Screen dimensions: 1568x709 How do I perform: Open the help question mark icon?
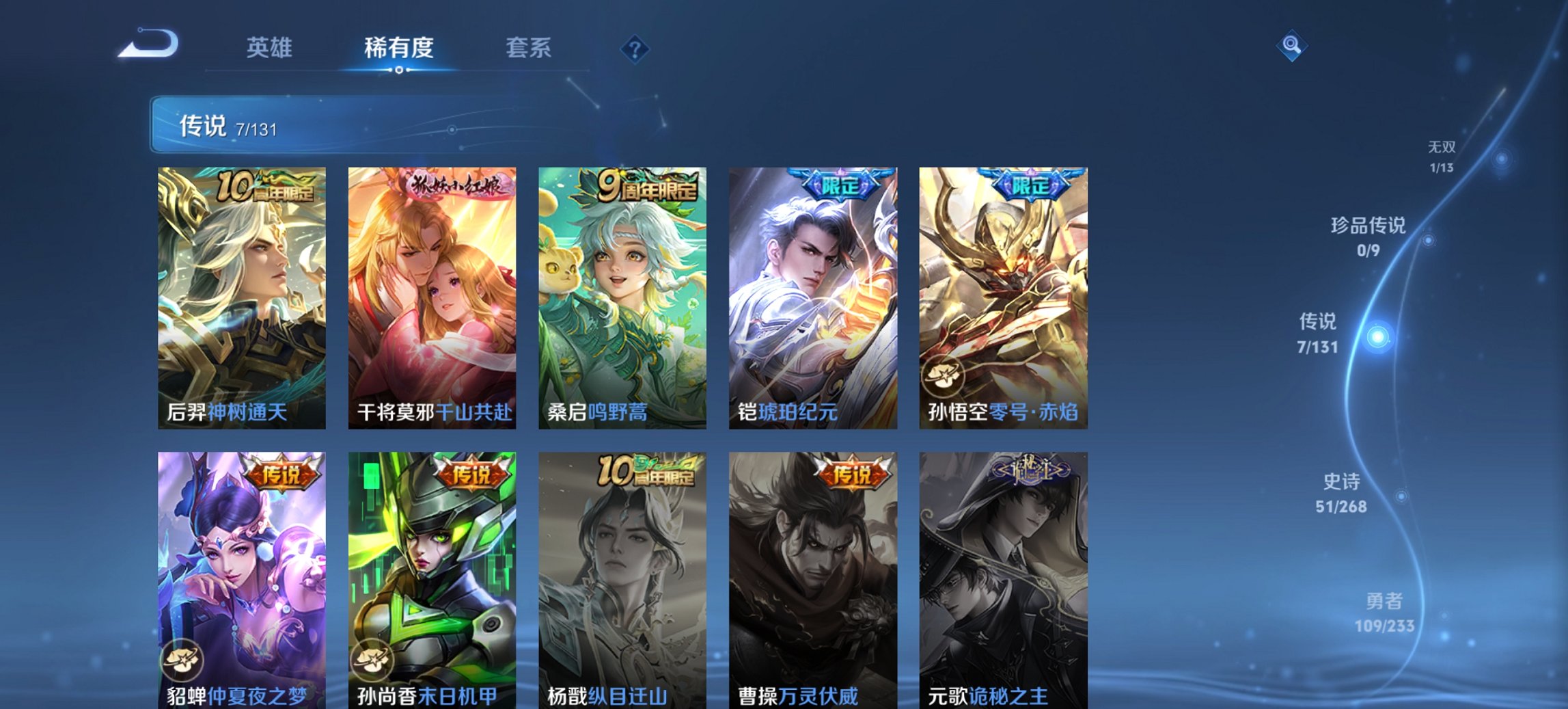(x=634, y=49)
